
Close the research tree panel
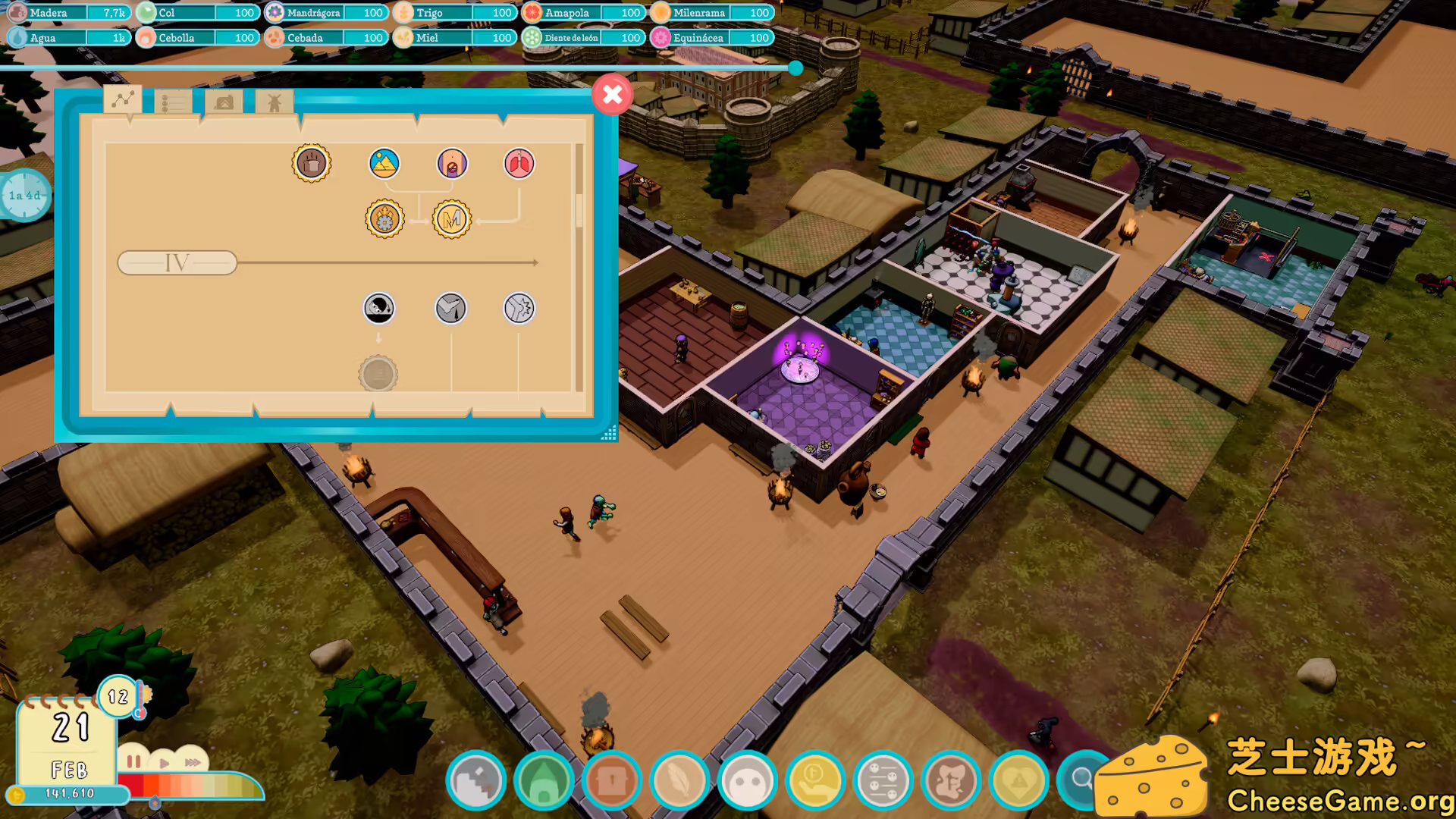[x=612, y=95]
